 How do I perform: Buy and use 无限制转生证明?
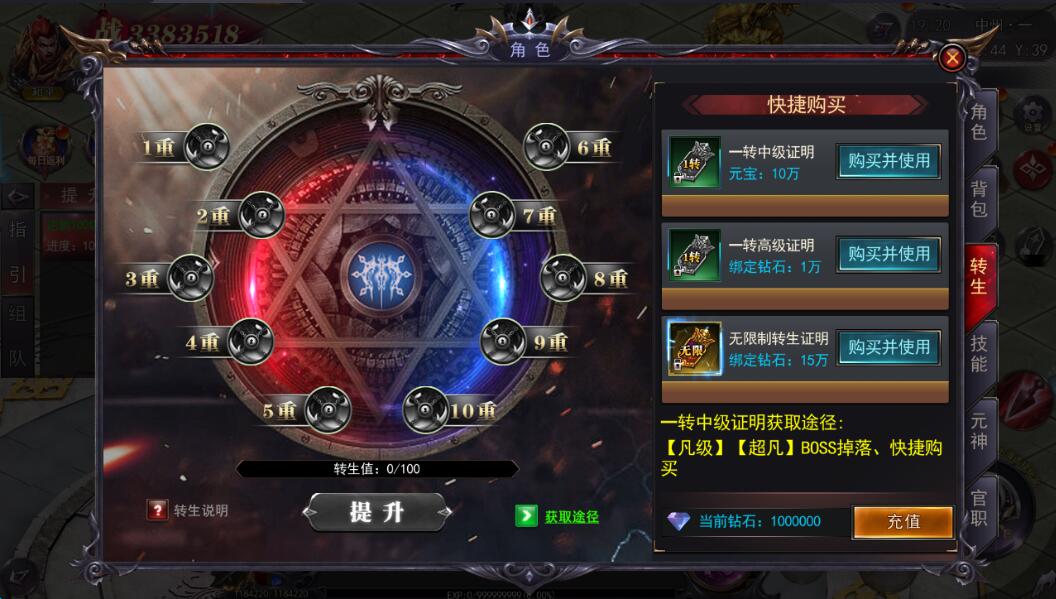888,347
